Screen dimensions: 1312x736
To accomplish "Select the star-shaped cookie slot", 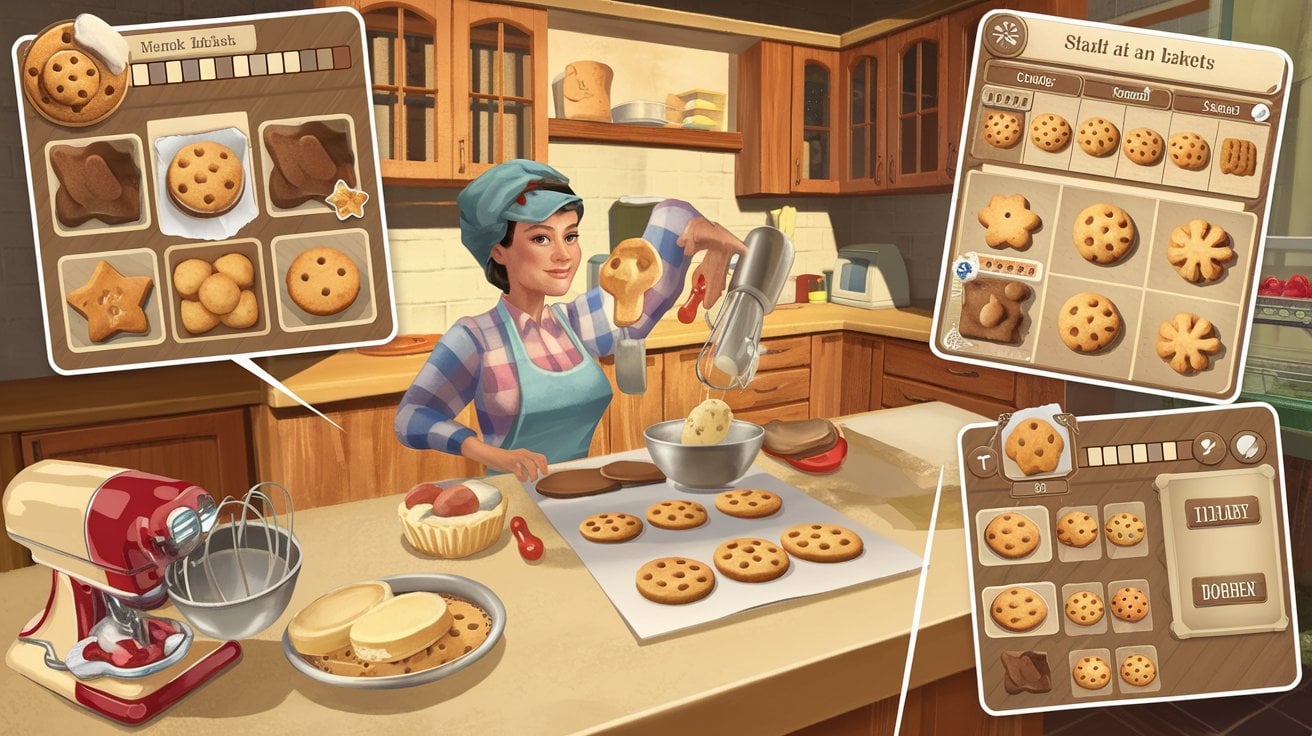I will point(109,297).
